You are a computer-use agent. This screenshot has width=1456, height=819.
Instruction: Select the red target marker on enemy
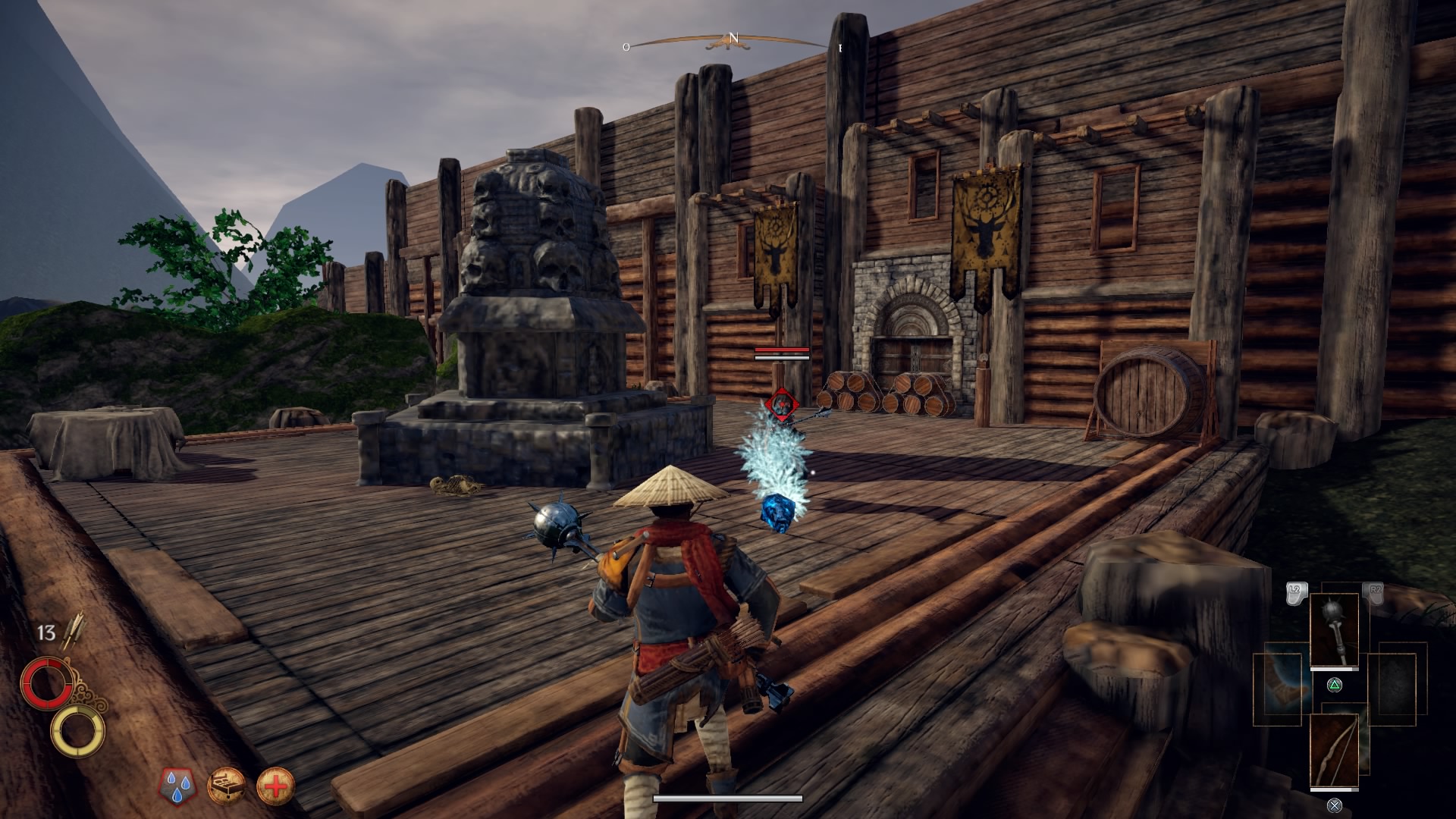pyautogui.click(x=780, y=403)
